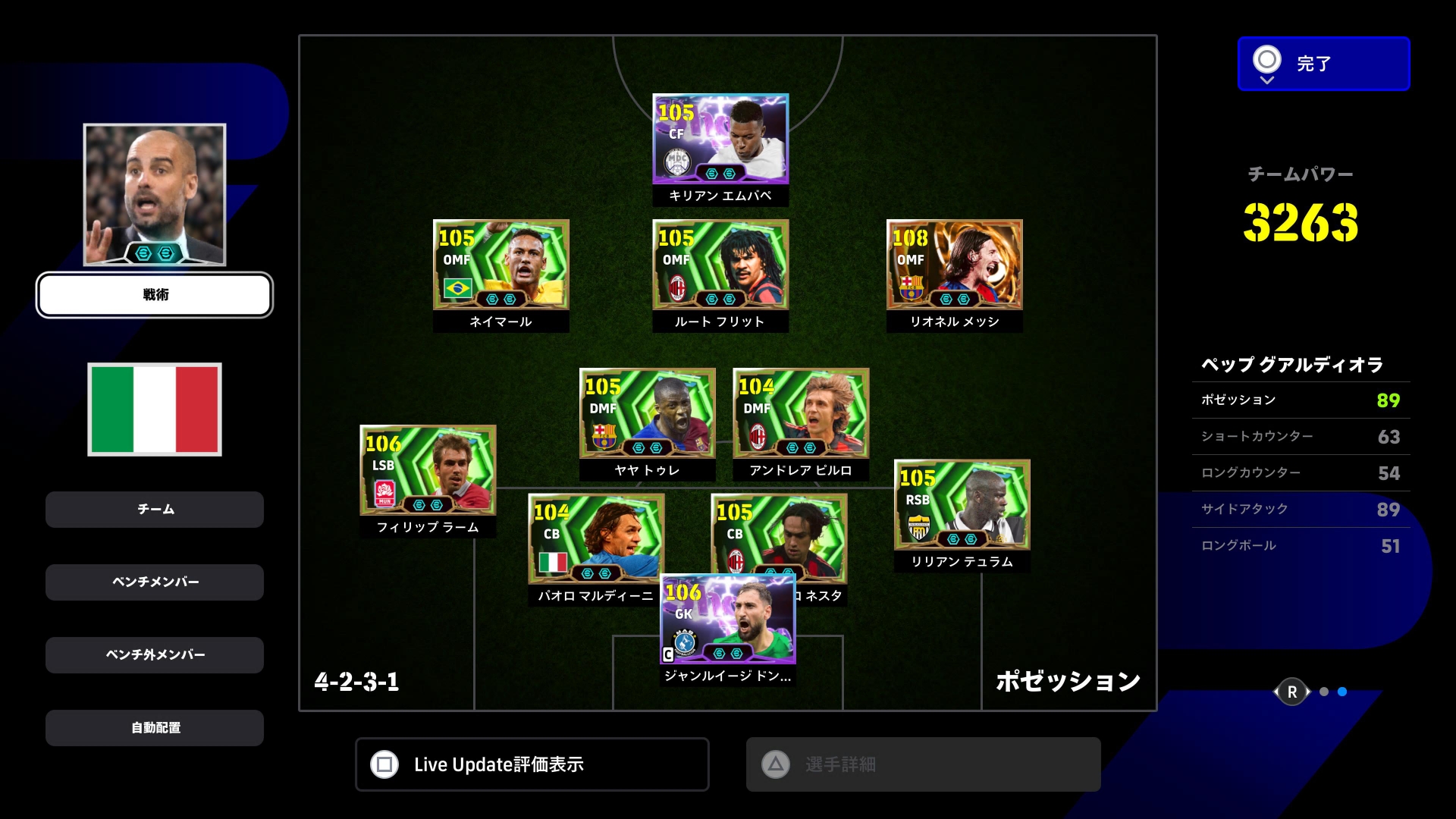Click the Guardiola manager portrait
1456x819 pixels.
[155, 194]
